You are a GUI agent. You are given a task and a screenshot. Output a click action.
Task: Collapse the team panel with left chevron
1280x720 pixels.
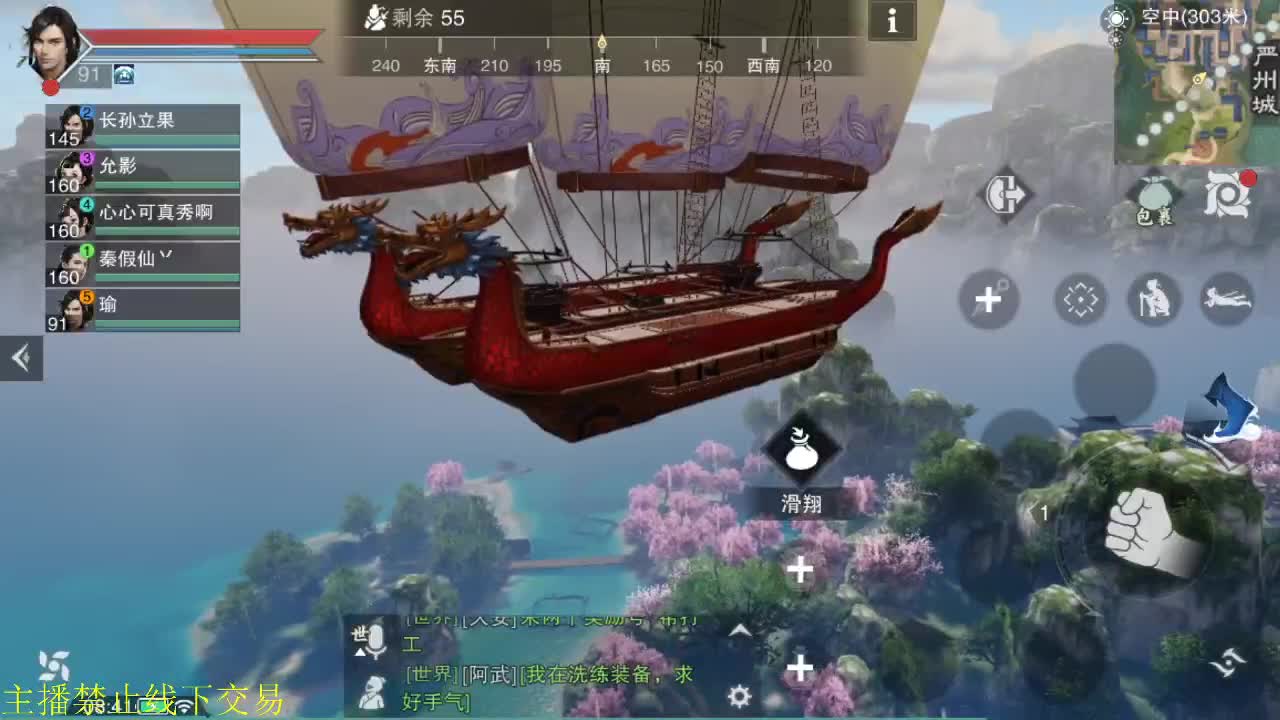pos(21,360)
